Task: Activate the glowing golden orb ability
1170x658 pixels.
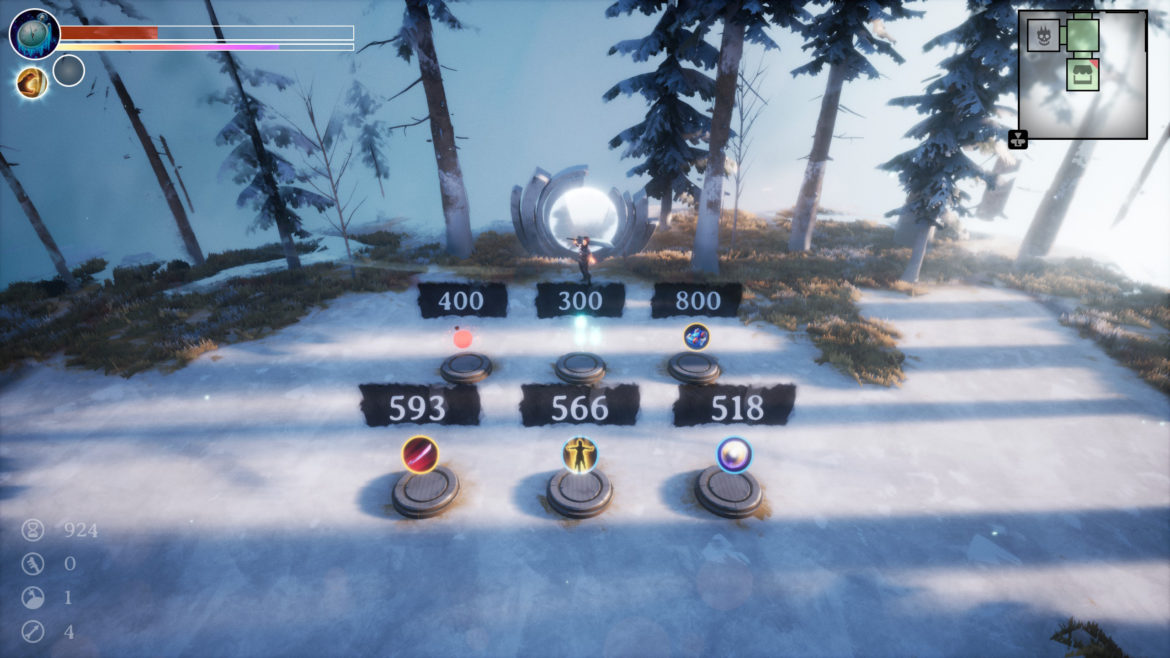Action: pos(32,82)
